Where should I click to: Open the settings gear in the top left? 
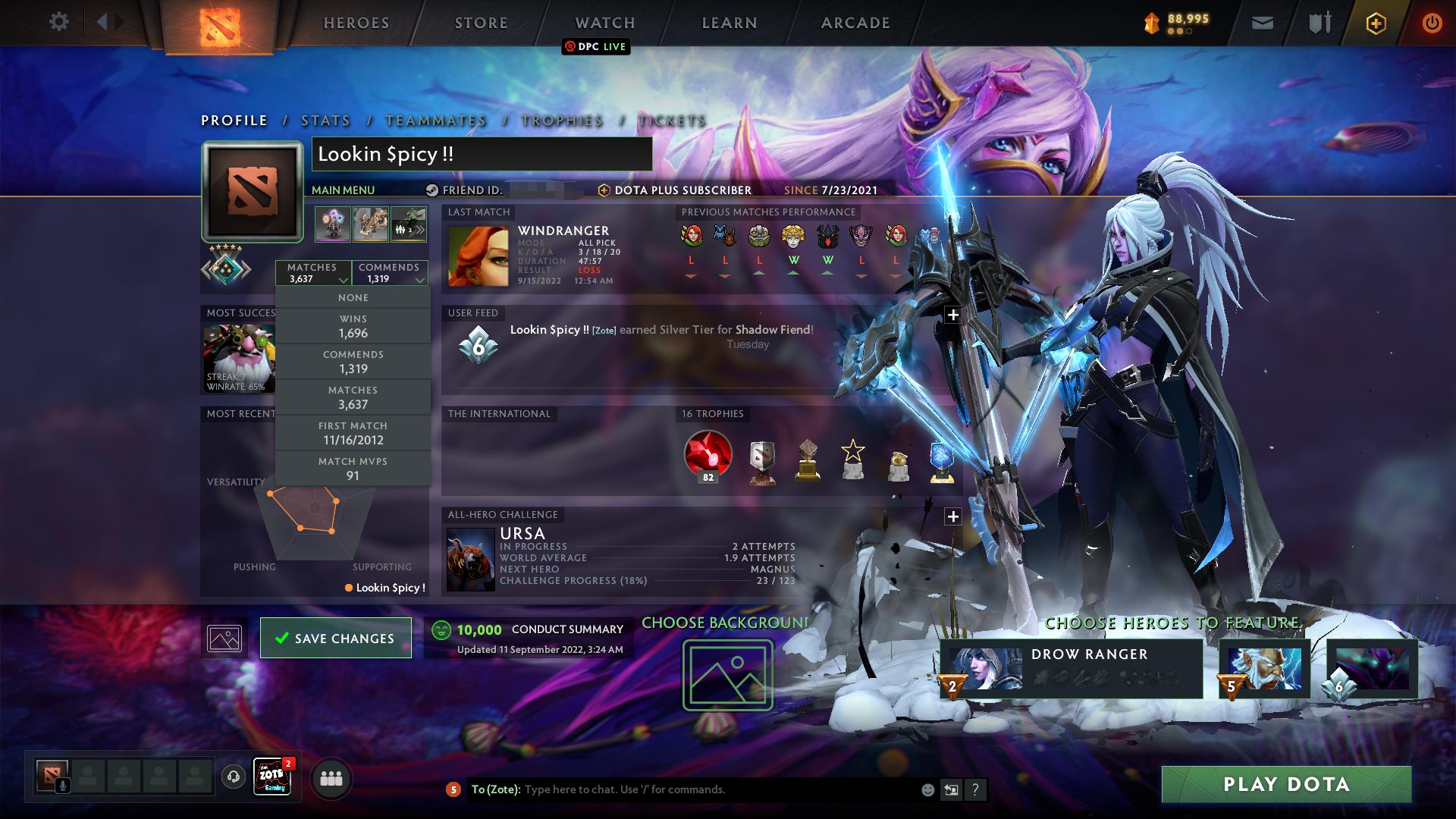point(59,22)
